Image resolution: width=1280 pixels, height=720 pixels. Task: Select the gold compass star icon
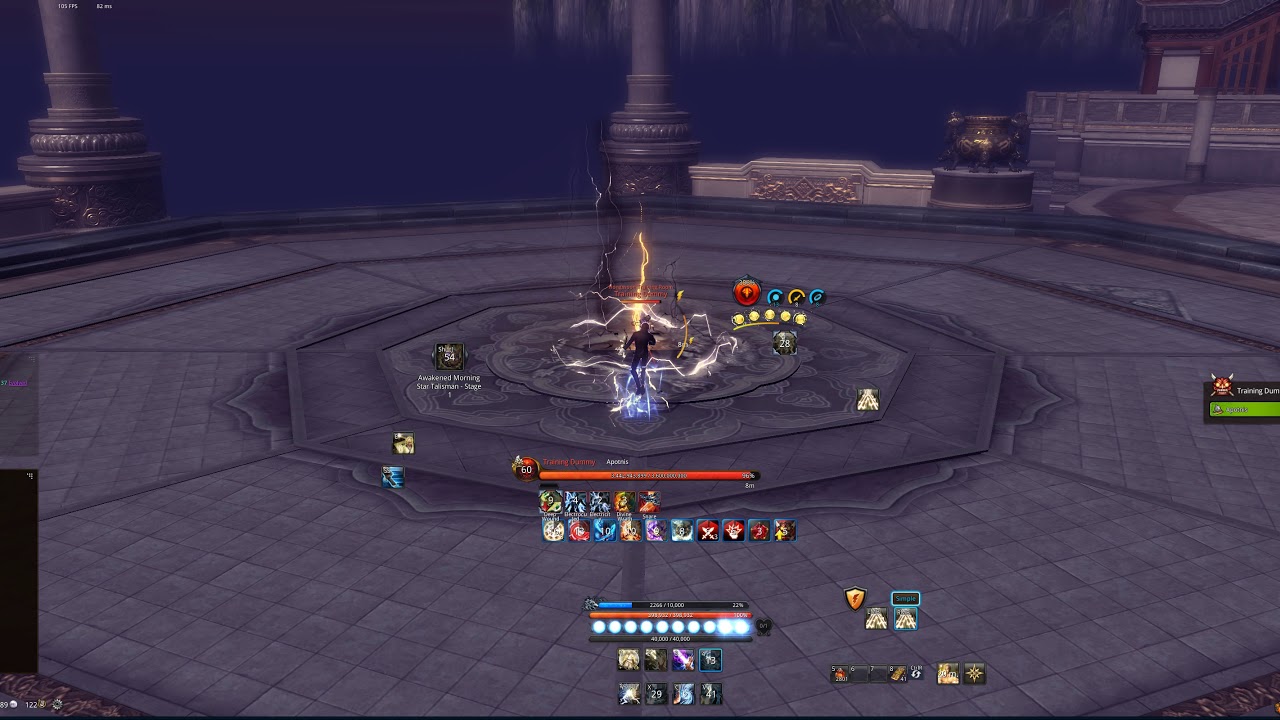(x=974, y=674)
